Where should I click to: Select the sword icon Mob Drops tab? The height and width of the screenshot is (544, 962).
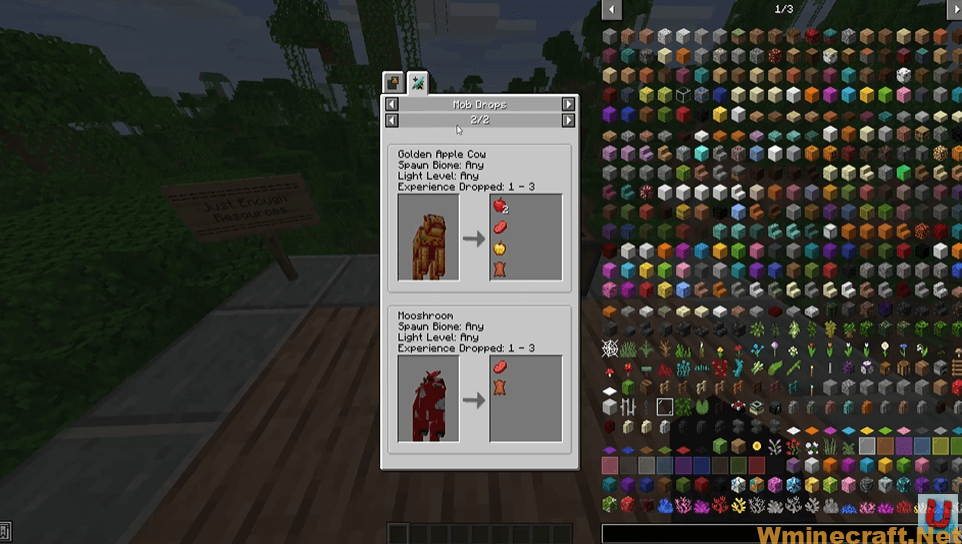click(x=418, y=83)
